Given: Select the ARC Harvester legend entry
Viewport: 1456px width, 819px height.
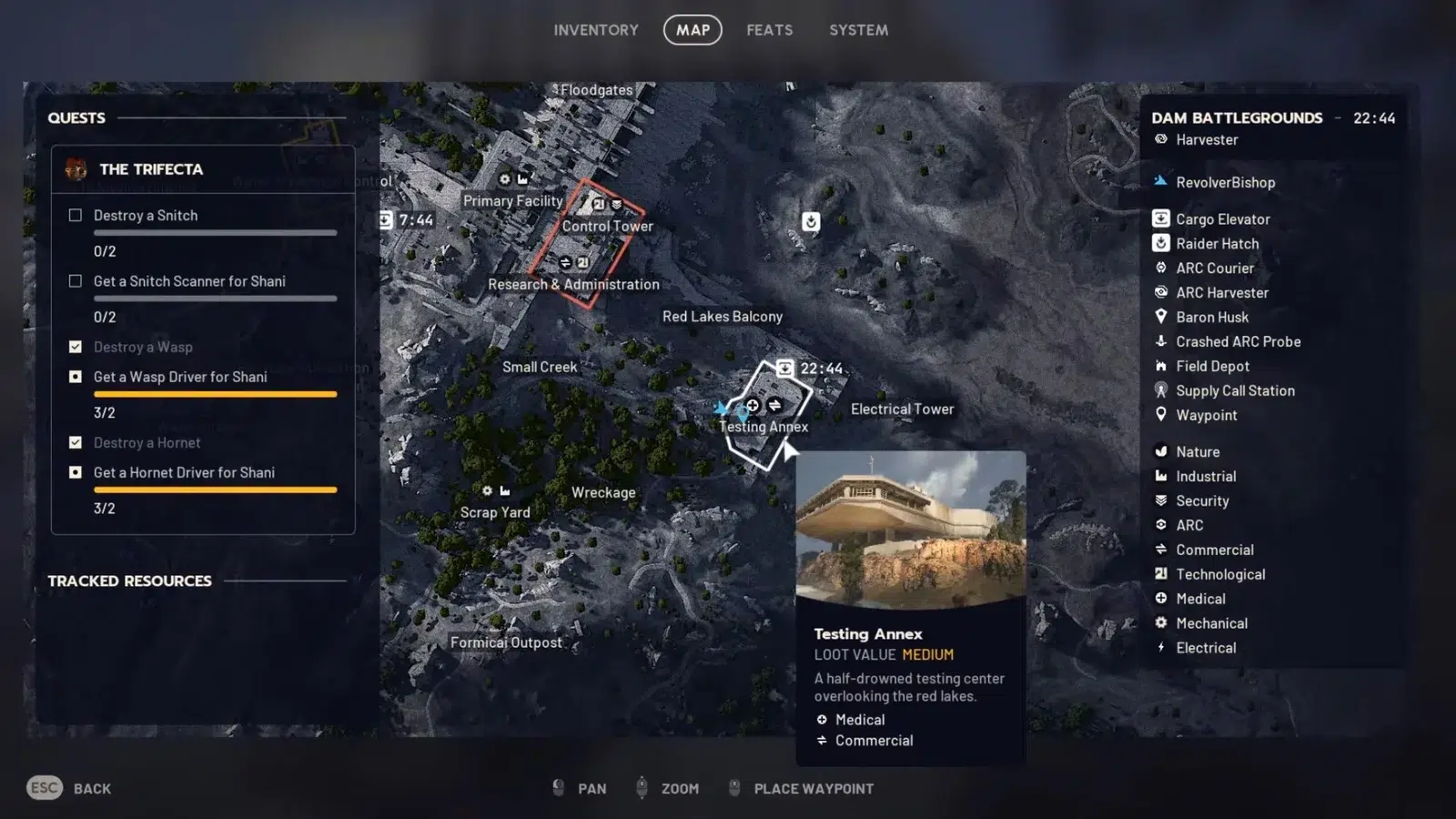Looking at the screenshot, I should click(1221, 293).
